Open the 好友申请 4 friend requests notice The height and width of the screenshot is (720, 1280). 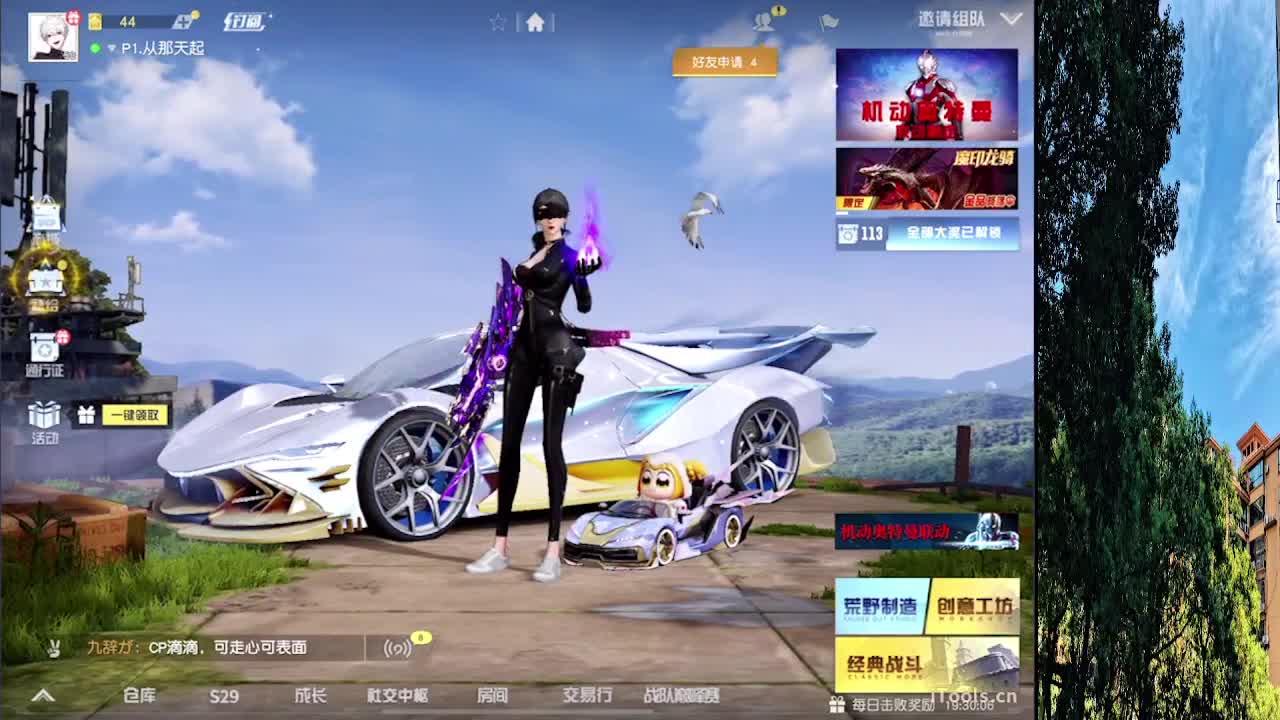coord(725,63)
